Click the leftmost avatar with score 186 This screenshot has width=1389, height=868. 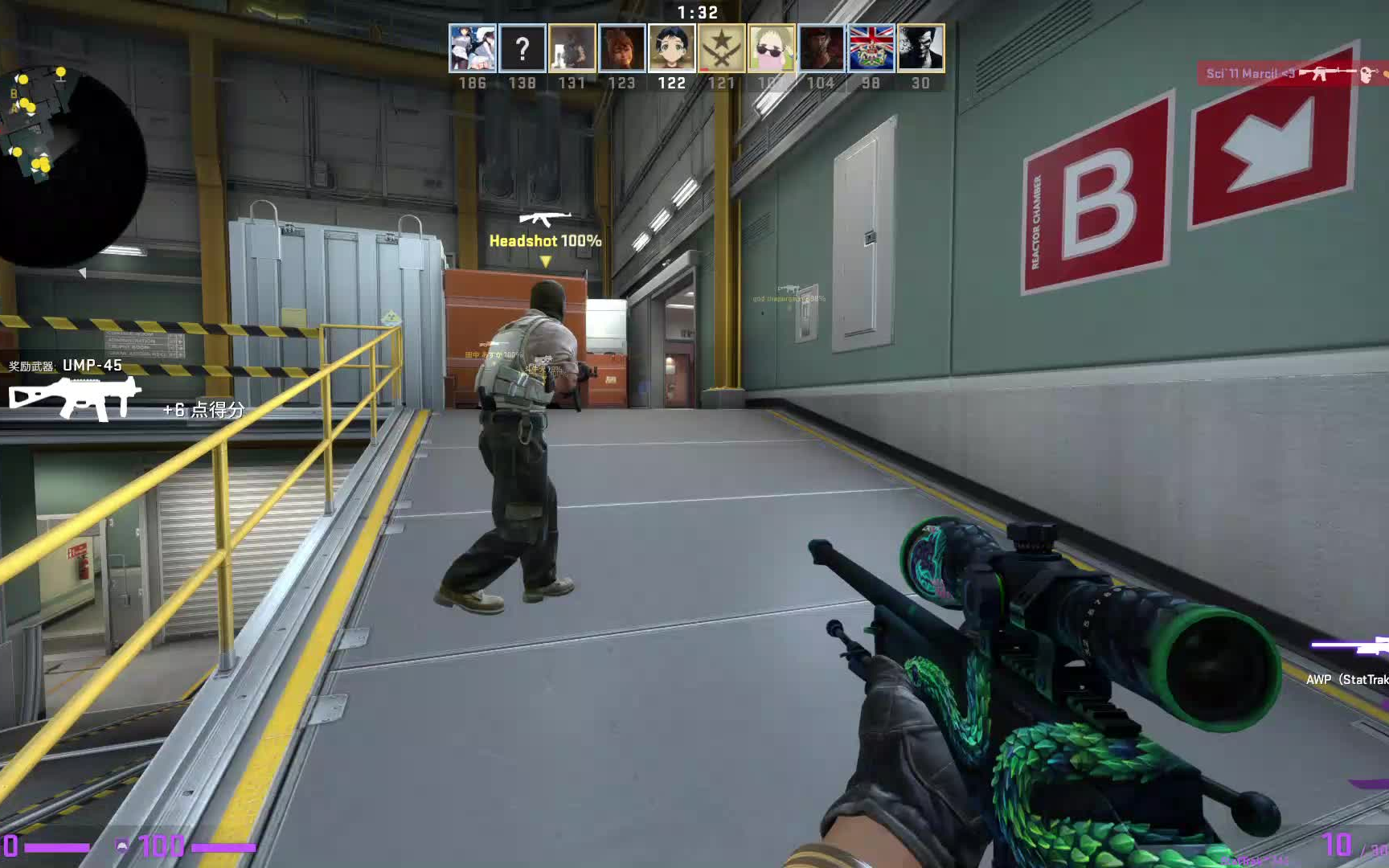(472, 50)
